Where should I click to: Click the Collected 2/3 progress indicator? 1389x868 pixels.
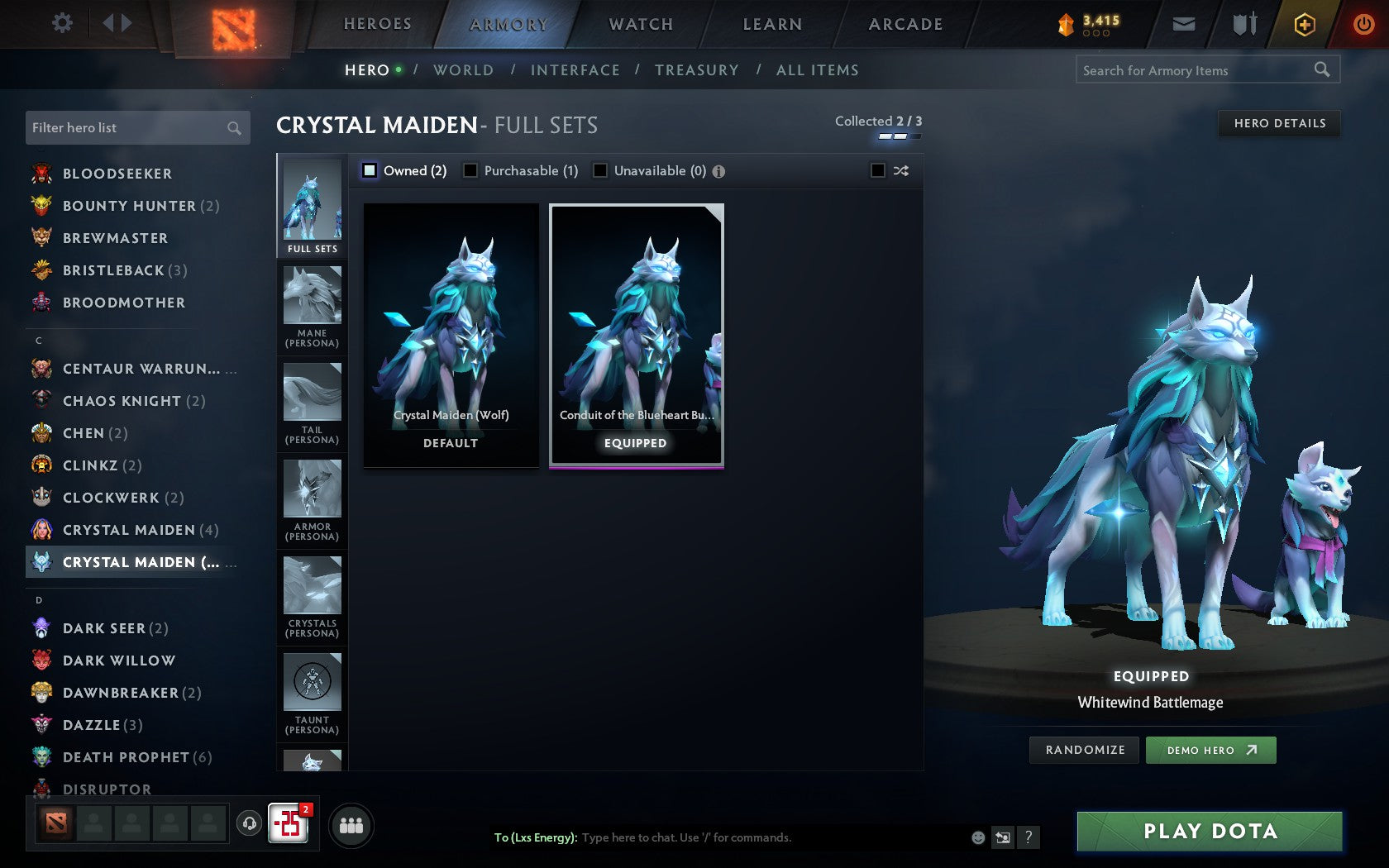point(880,122)
